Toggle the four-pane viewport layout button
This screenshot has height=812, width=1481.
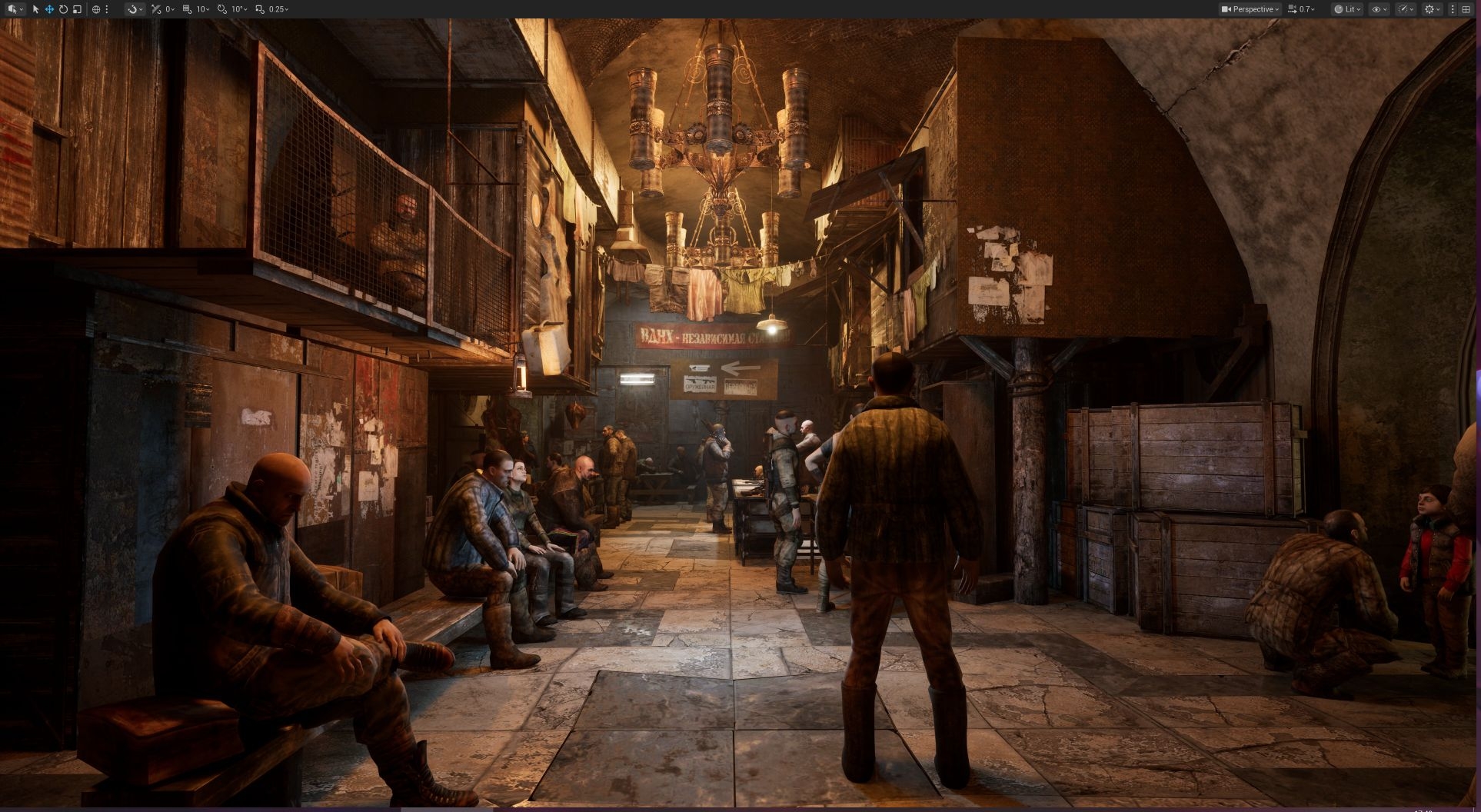(1466, 9)
